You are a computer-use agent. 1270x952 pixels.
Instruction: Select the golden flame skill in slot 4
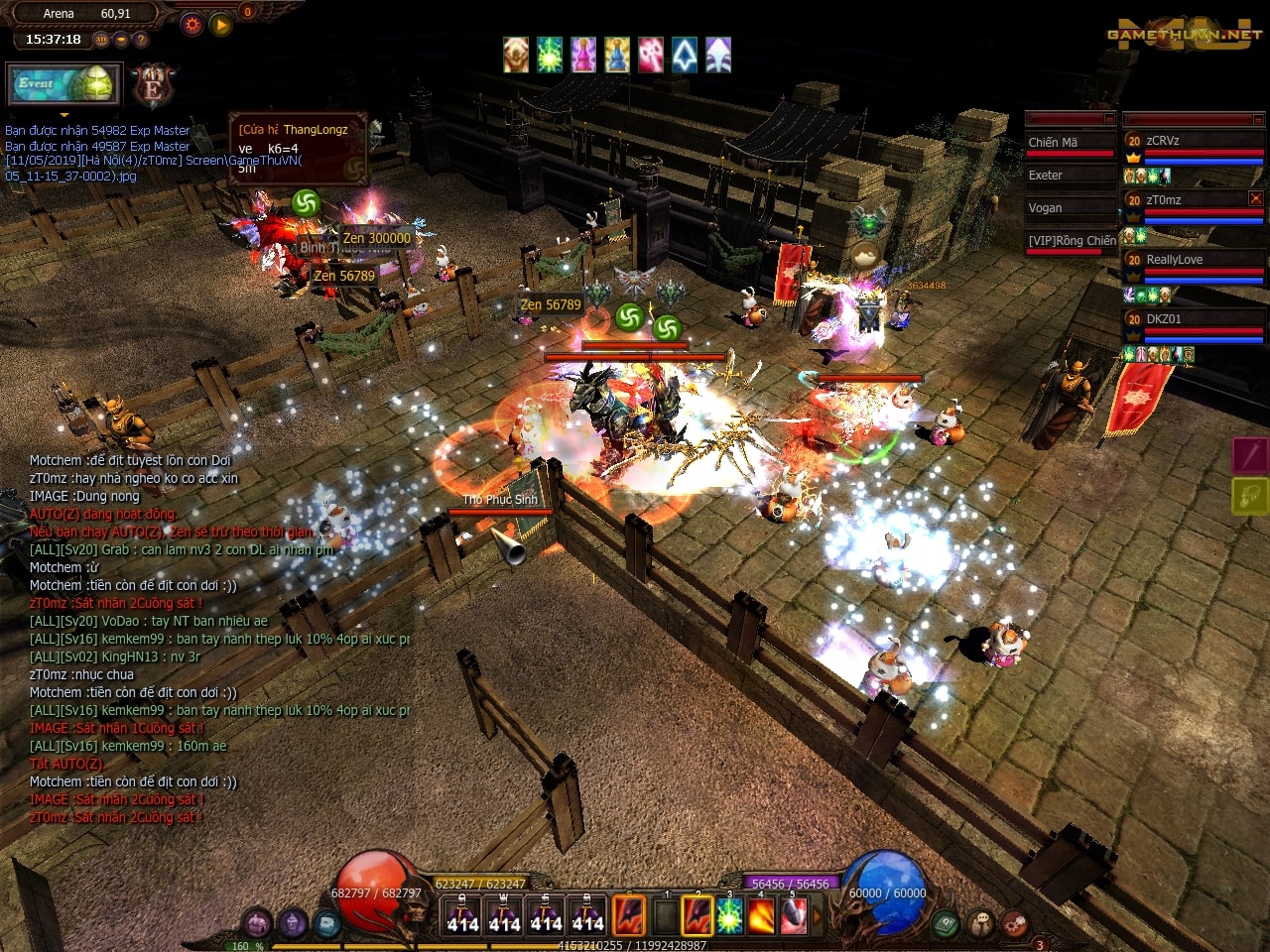[760, 917]
